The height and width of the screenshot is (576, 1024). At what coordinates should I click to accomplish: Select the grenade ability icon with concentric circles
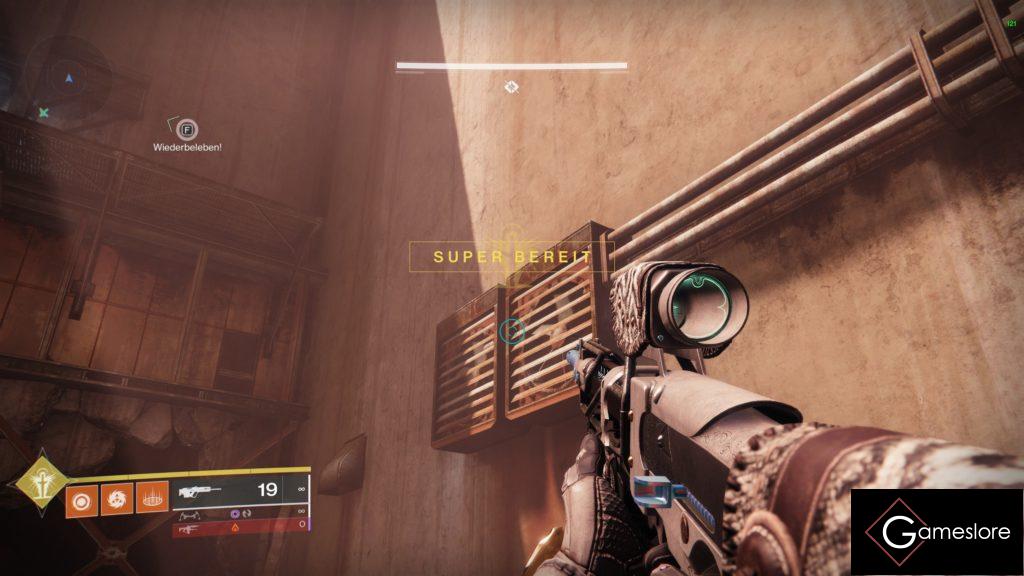coord(82,496)
